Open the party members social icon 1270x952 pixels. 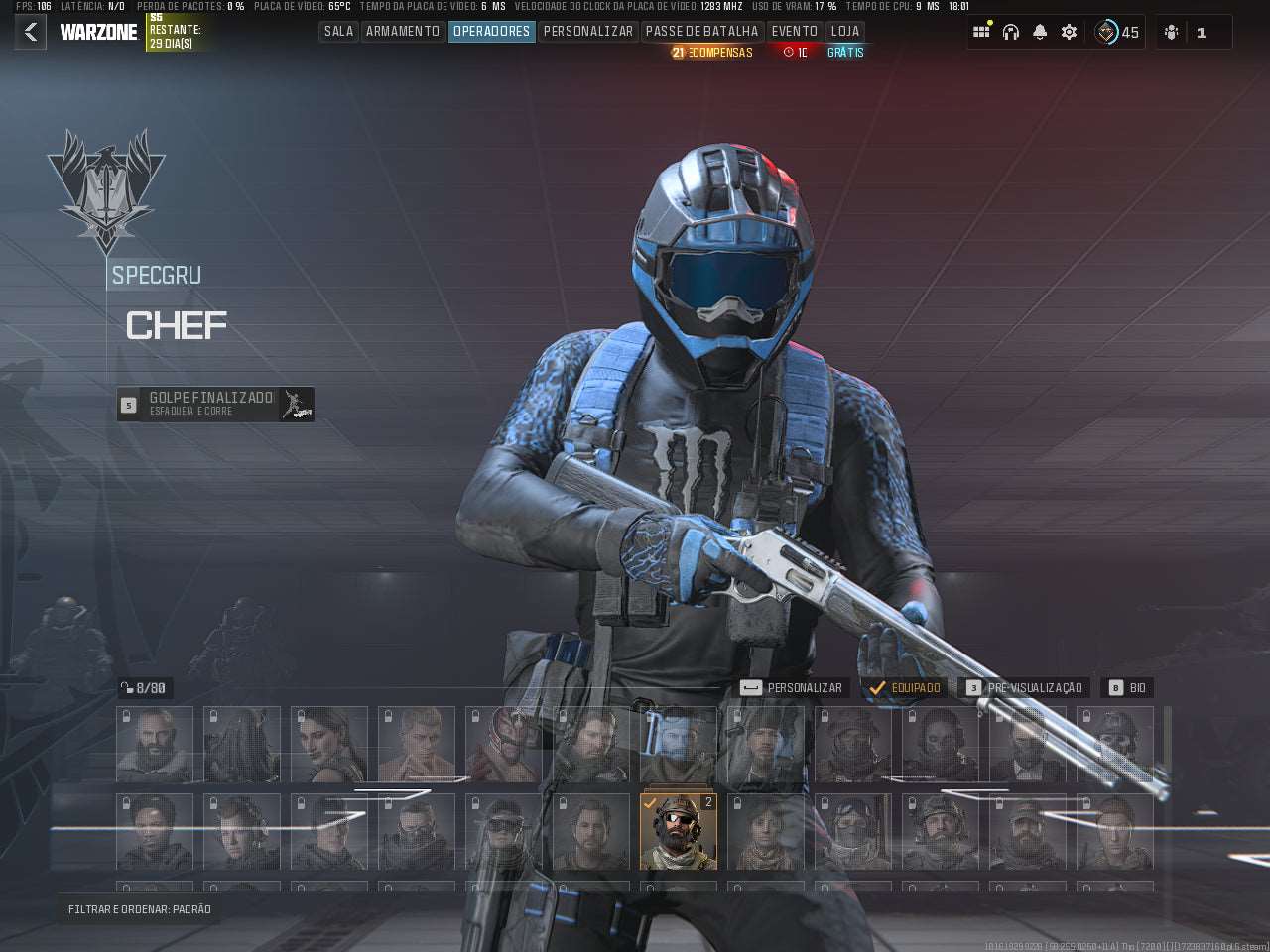[x=1172, y=32]
